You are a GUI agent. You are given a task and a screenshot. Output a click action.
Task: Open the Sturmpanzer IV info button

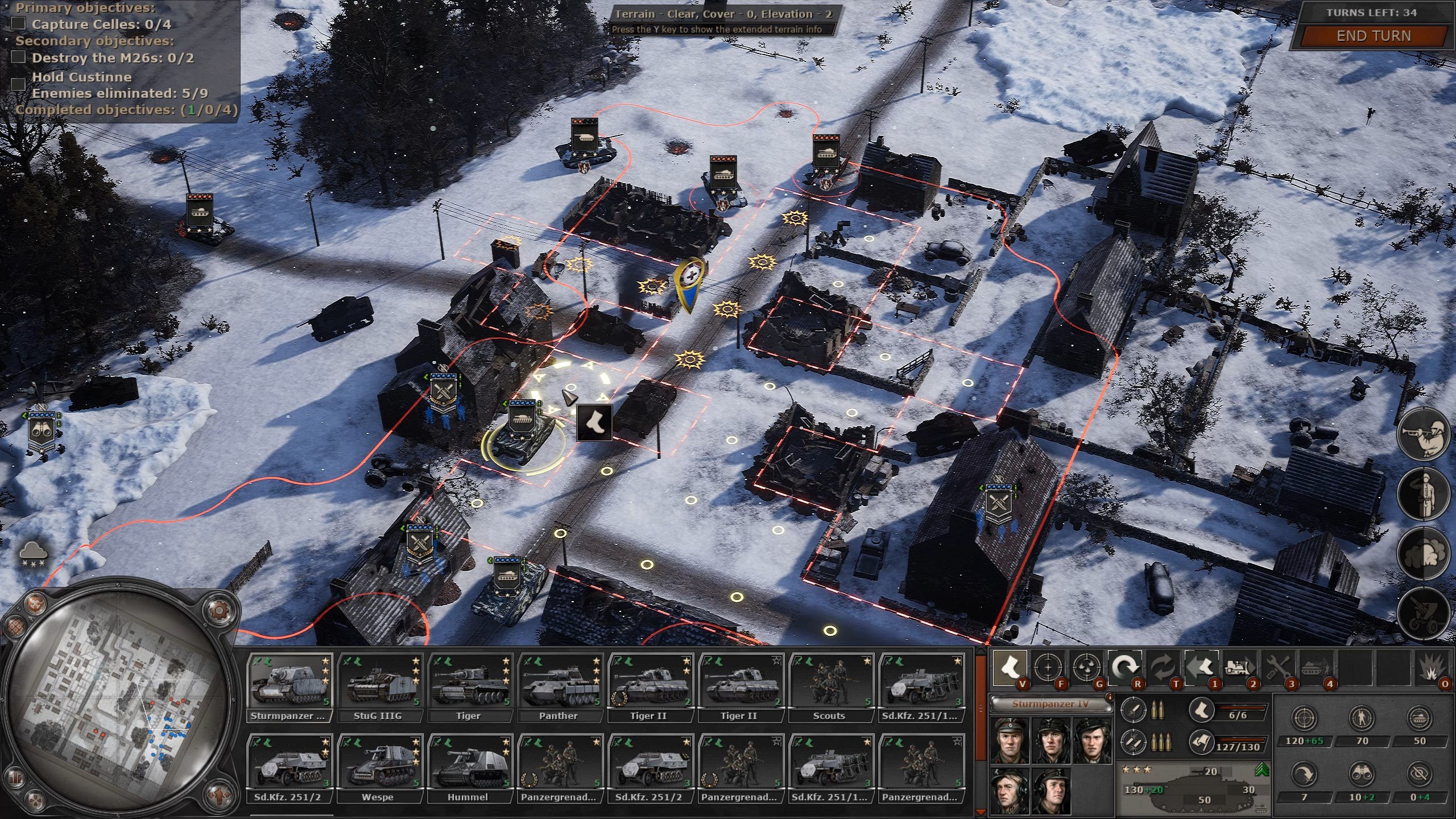[1108, 696]
